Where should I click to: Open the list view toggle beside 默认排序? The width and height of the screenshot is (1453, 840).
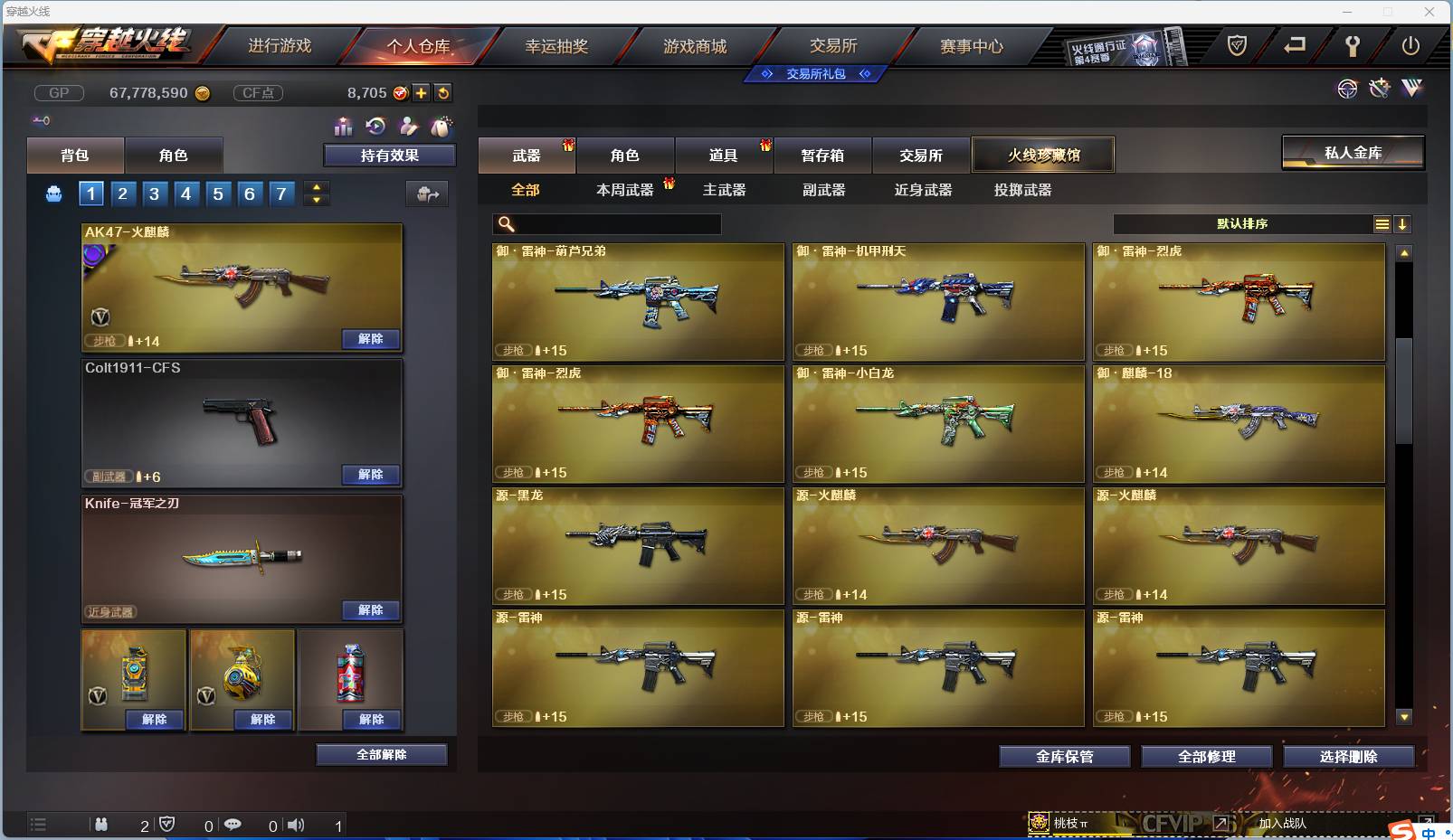click(1382, 223)
